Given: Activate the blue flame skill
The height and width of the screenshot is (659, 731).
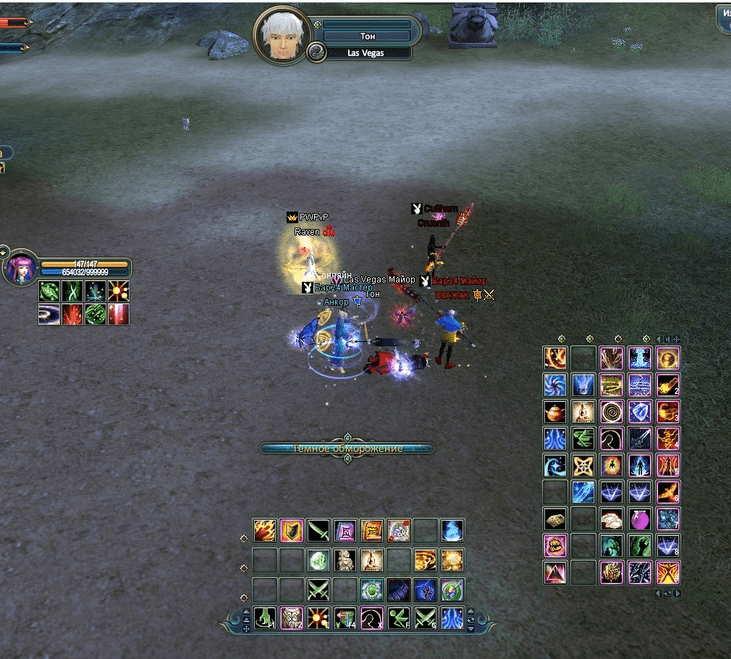Looking at the screenshot, I should coord(452,530).
